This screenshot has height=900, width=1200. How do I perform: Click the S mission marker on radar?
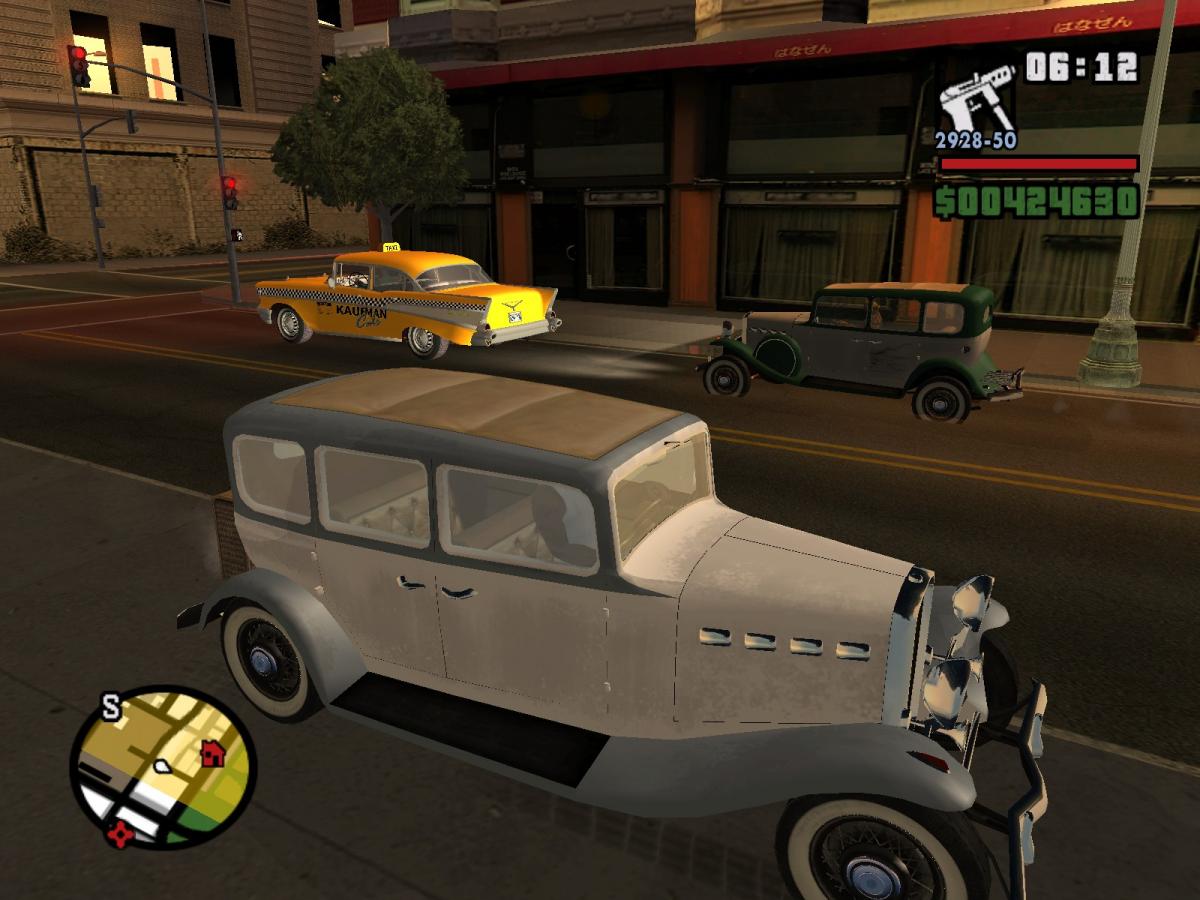[x=110, y=709]
